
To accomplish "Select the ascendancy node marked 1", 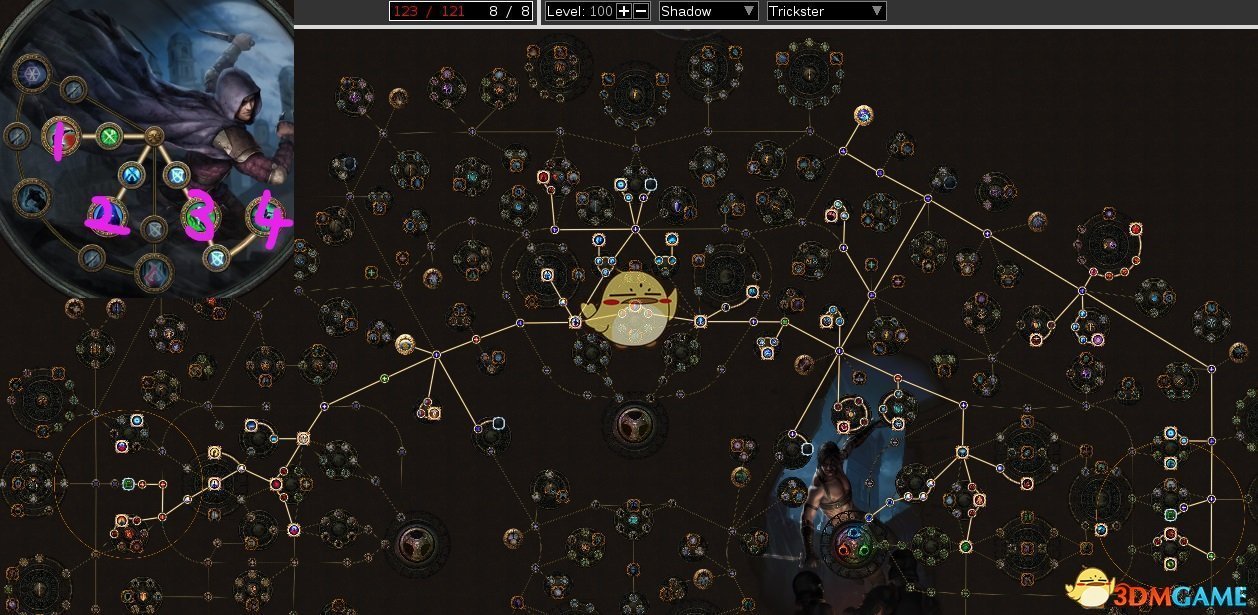I will point(59,137).
